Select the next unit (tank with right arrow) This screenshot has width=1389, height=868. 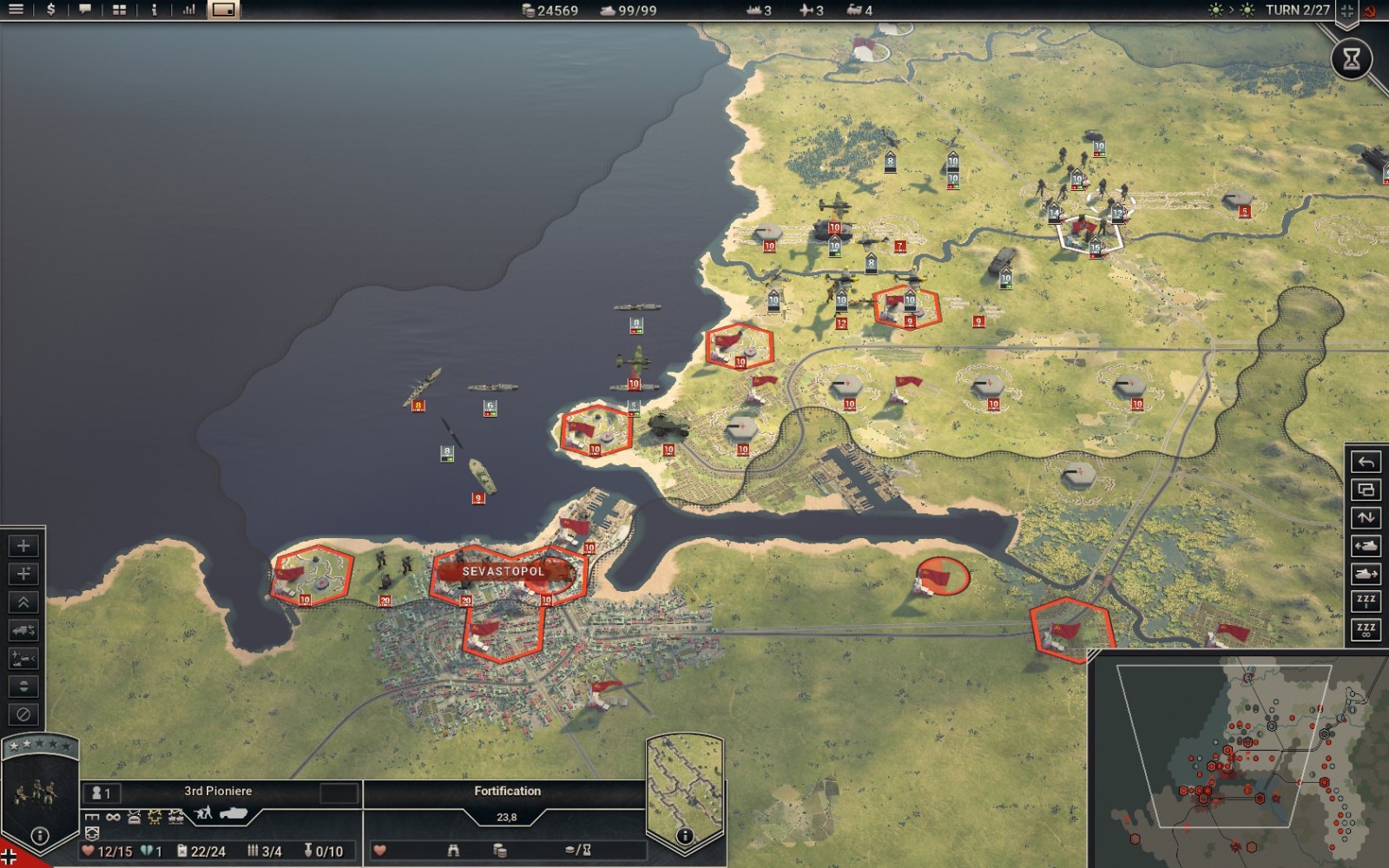(1366, 574)
